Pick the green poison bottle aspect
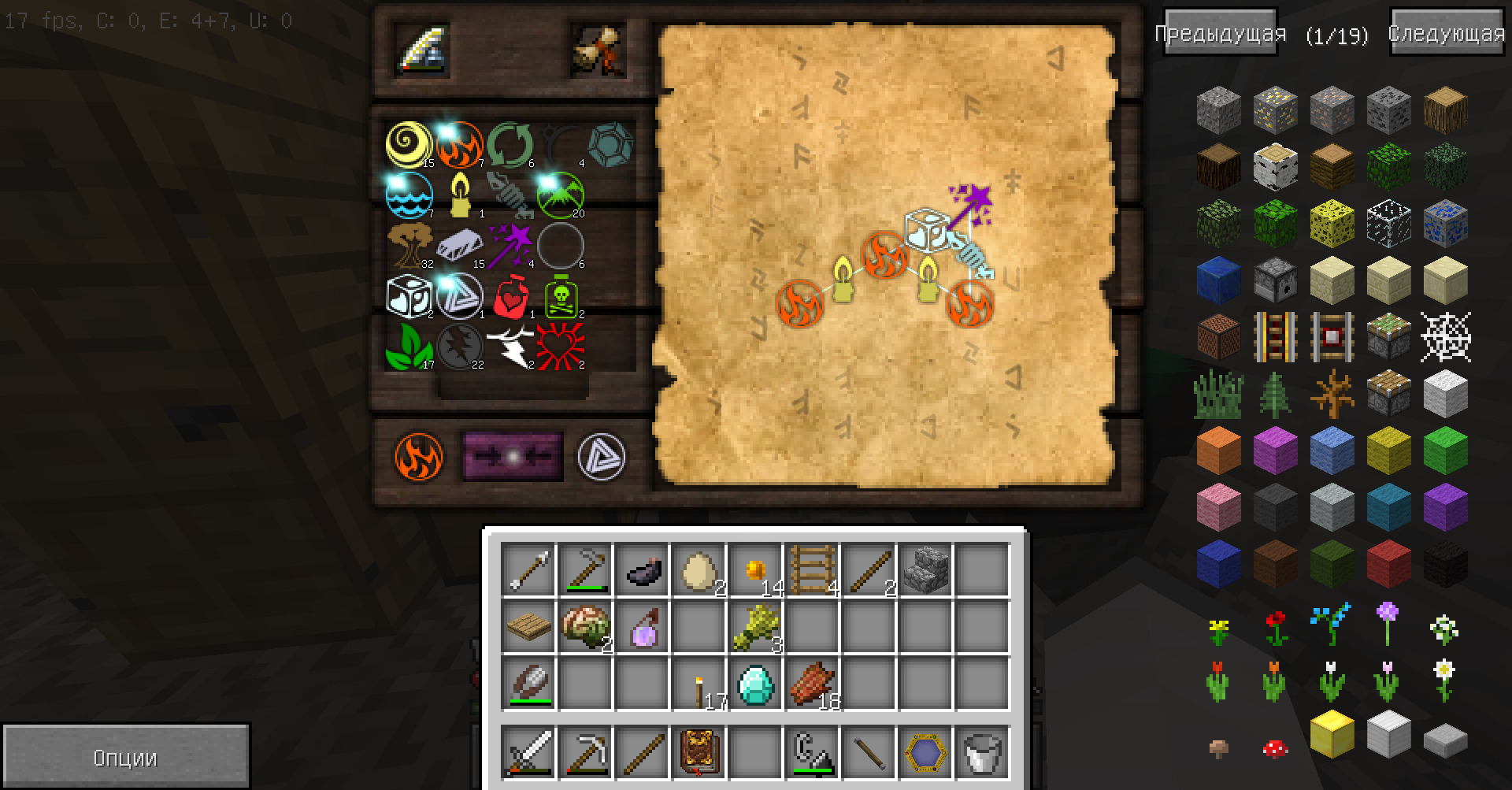The height and width of the screenshot is (790, 1512). pos(560,296)
